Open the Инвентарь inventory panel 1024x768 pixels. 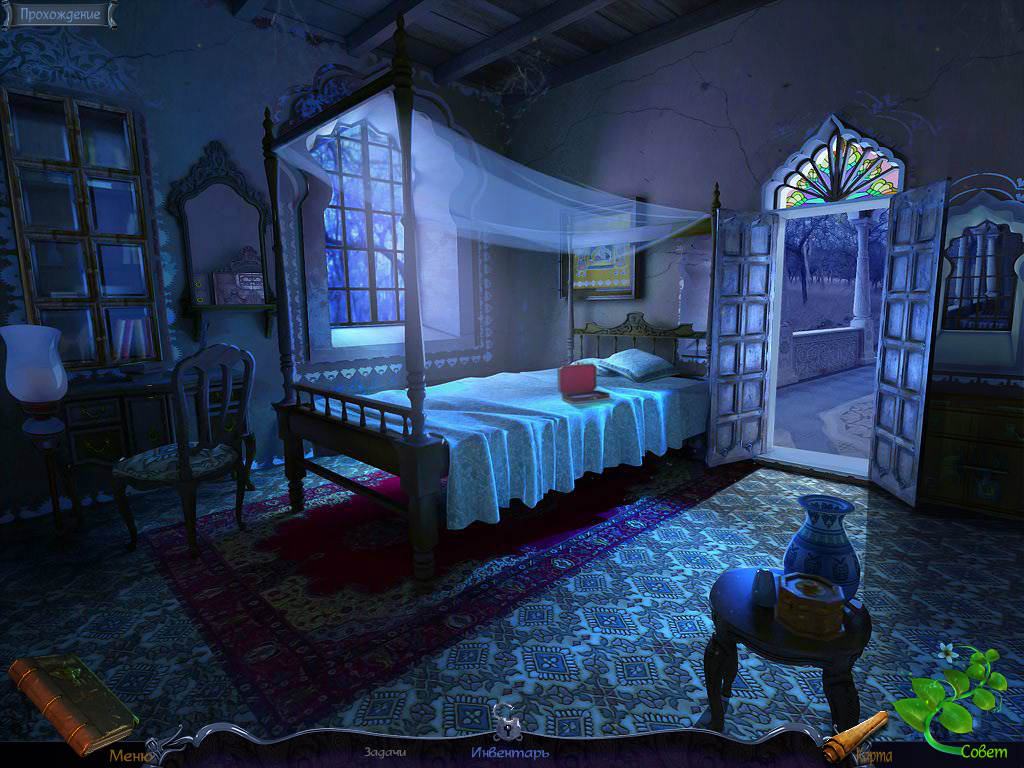pyautogui.click(x=509, y=753)
